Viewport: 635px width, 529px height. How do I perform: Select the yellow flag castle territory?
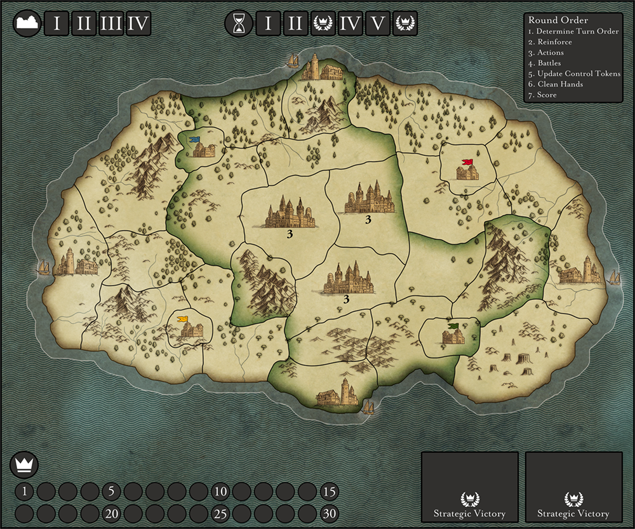point(190,328)
